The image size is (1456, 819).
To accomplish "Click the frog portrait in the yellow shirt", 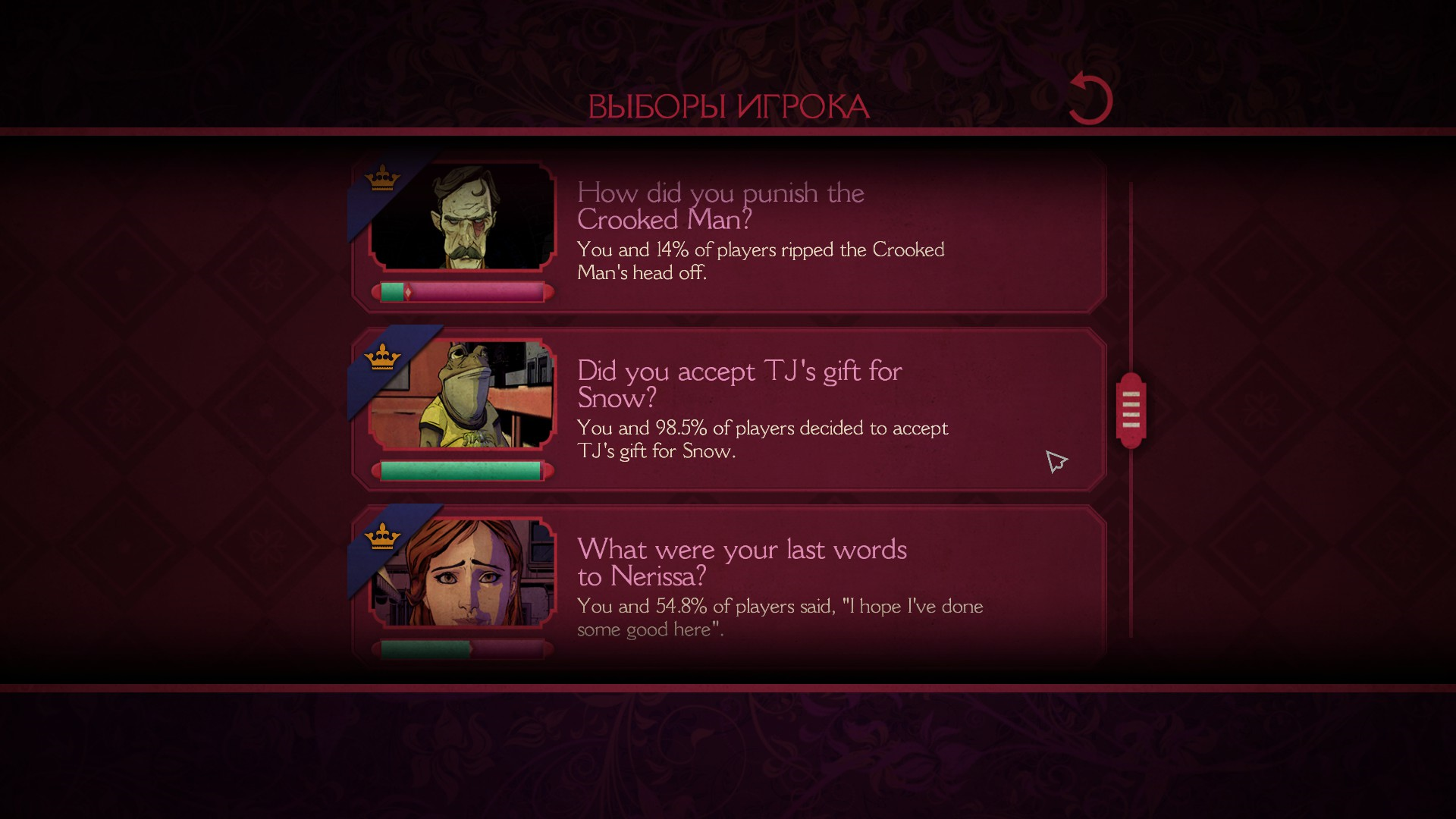I will point(463,395).
